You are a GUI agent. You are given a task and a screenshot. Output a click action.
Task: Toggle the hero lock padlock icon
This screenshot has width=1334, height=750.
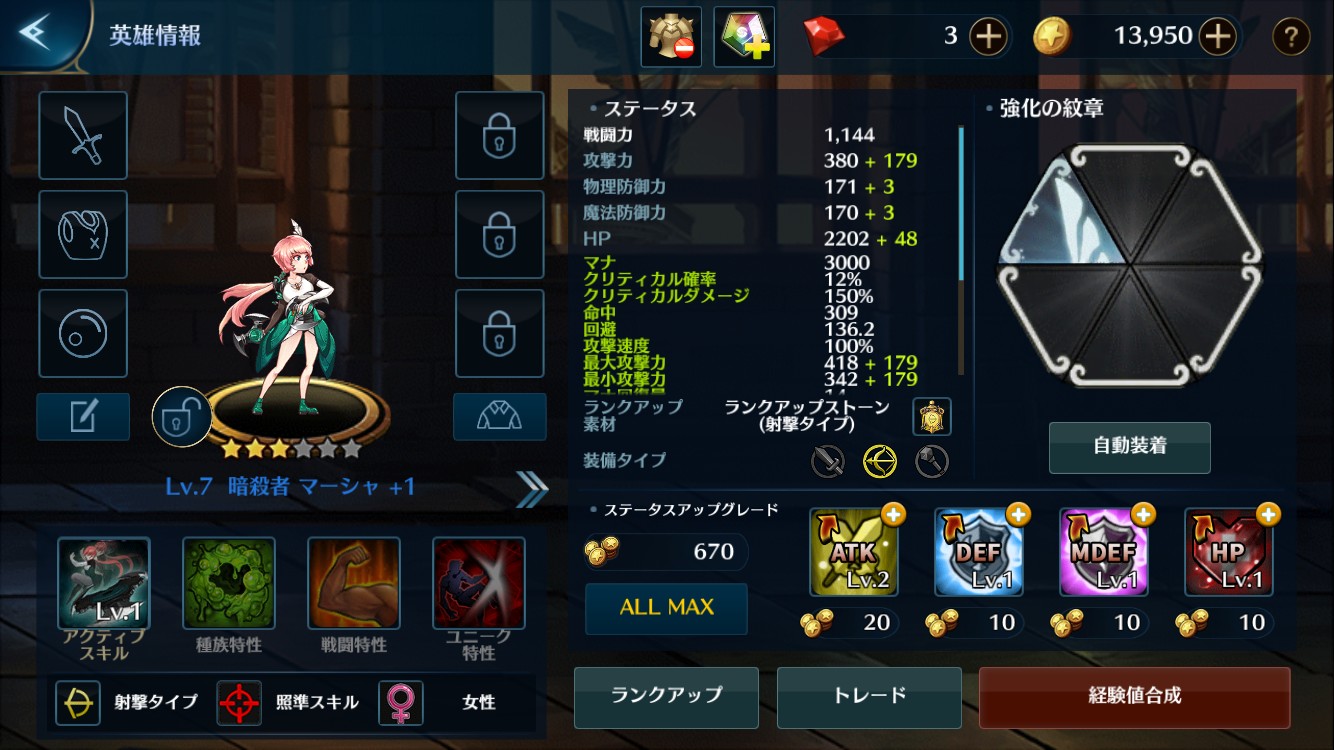click(x=181, y=418)
